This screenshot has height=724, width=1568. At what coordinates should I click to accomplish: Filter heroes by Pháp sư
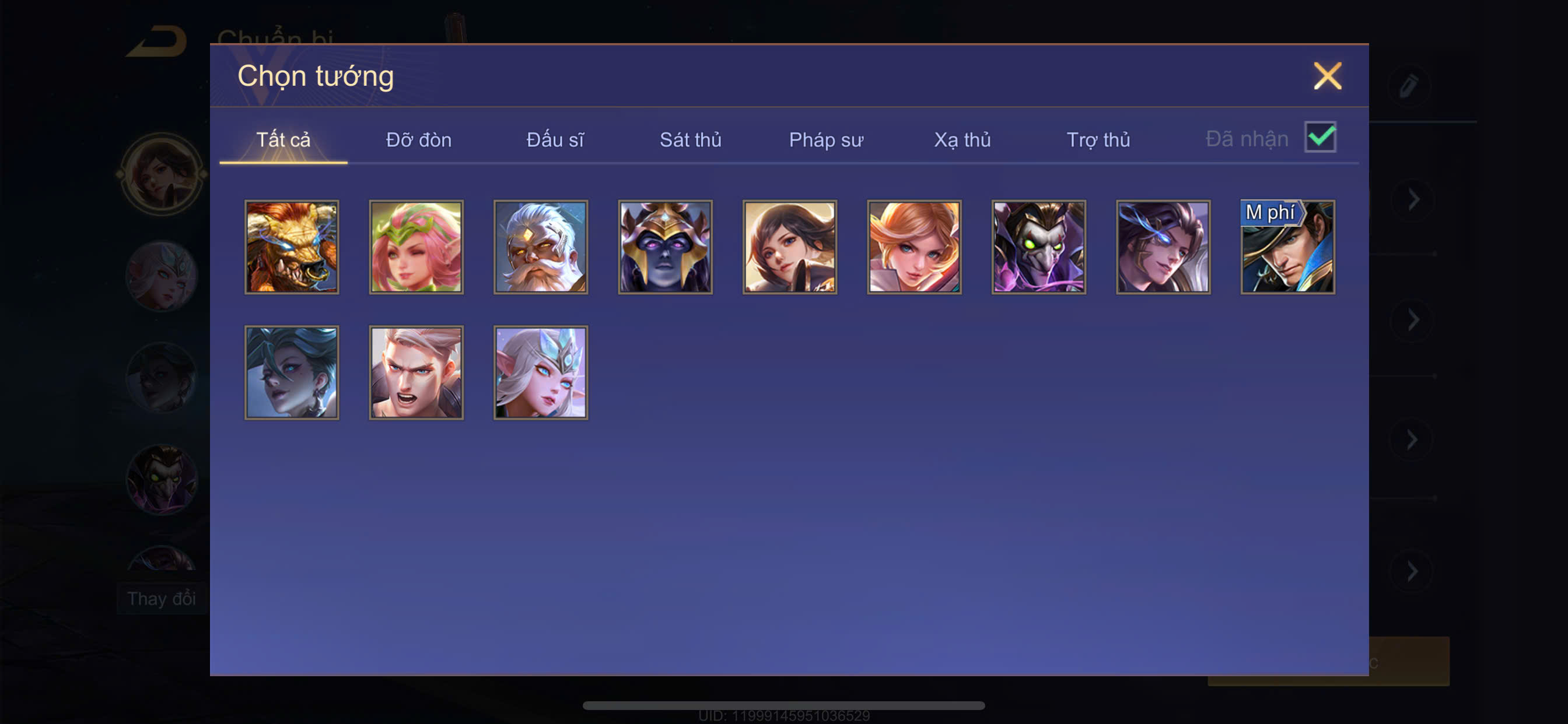point(826,140)
